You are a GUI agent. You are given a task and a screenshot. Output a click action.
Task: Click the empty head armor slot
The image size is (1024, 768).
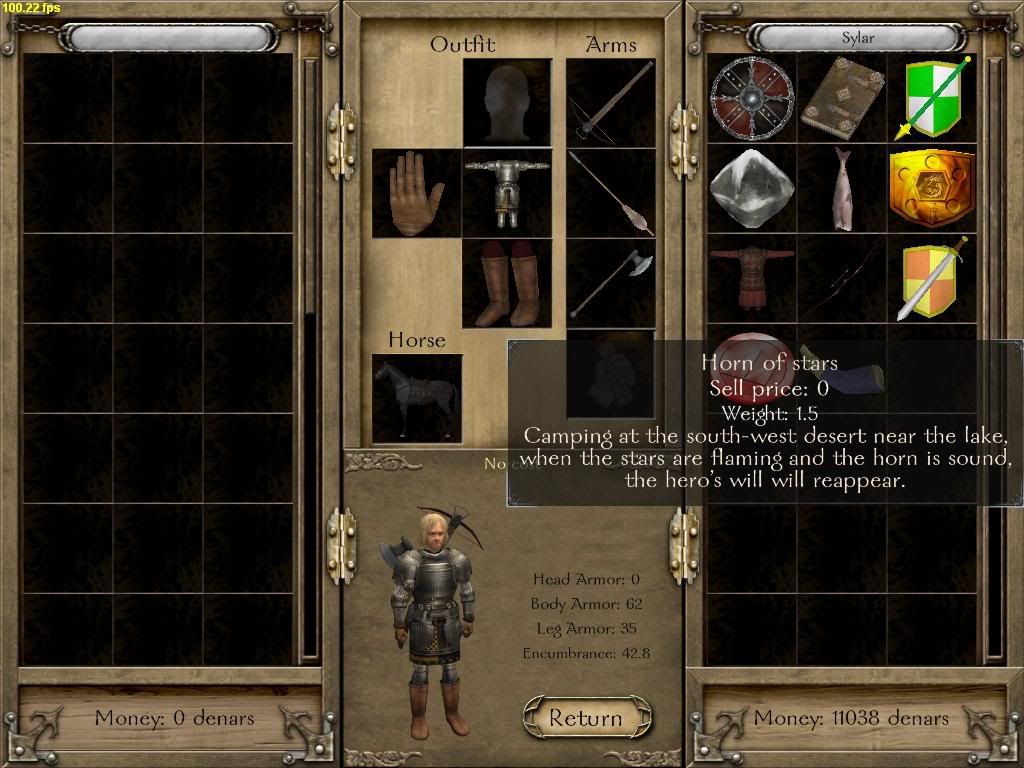click(507, 102)
